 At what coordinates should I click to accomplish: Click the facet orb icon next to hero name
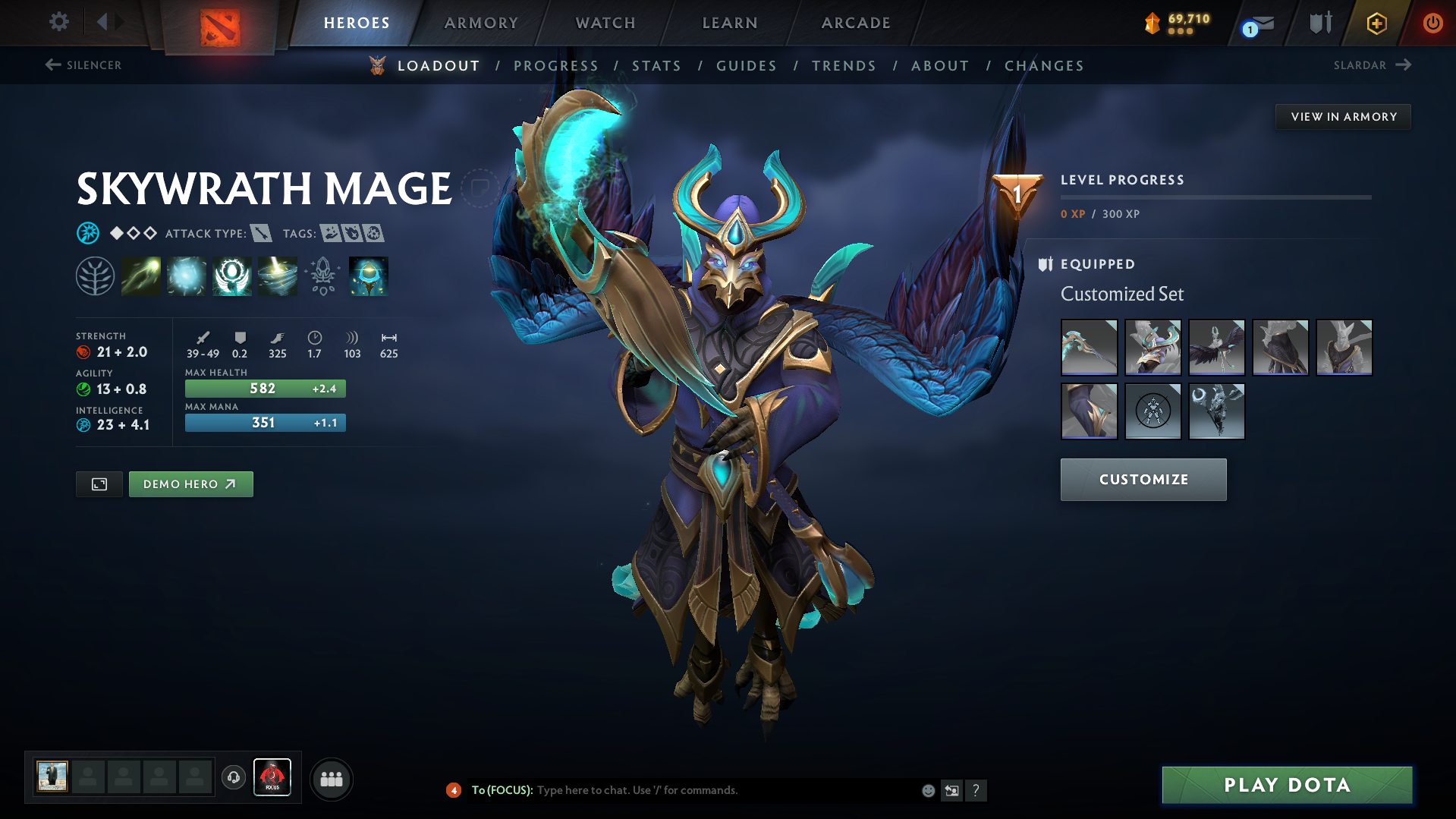pyautogui.click(x=89, y=233)
